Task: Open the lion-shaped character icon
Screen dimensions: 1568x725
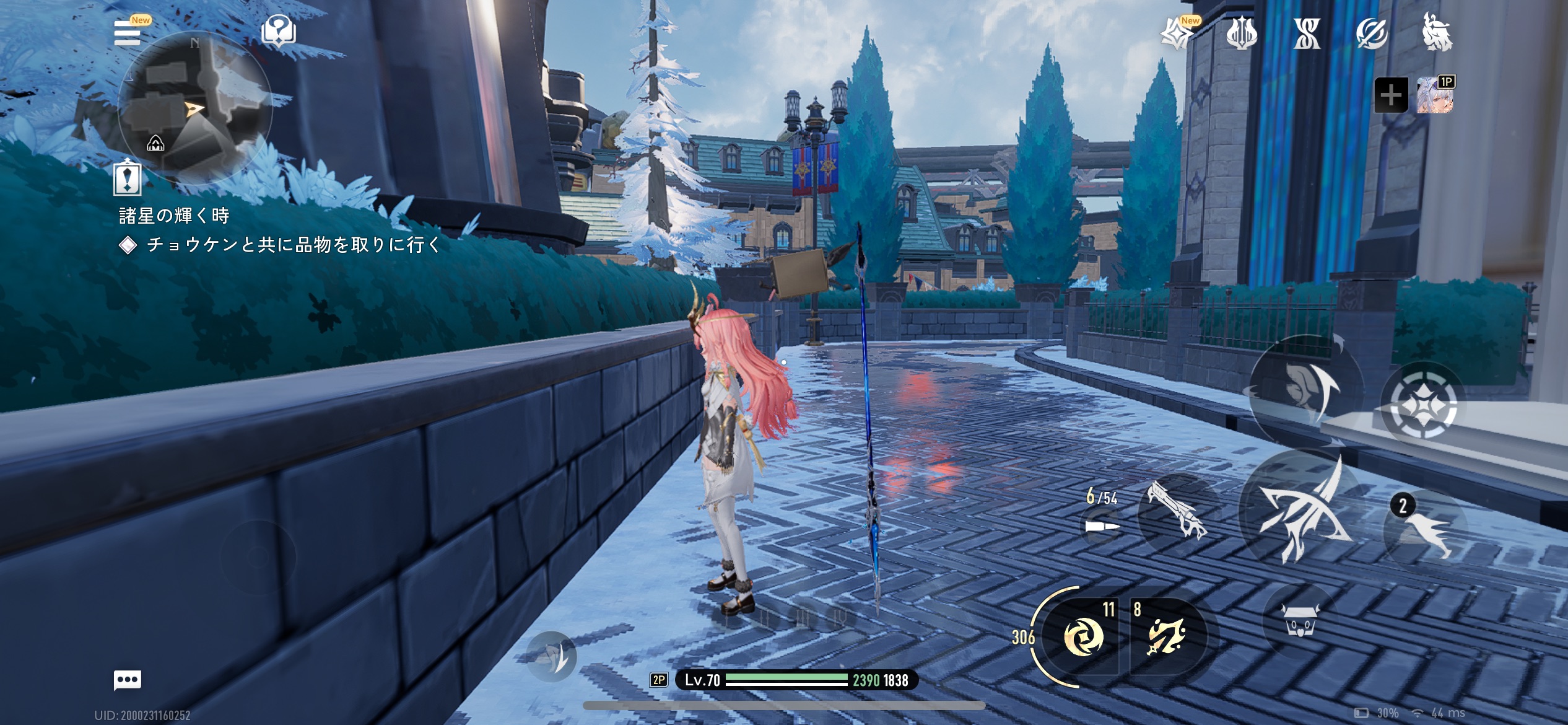Action: point(1437,32)
